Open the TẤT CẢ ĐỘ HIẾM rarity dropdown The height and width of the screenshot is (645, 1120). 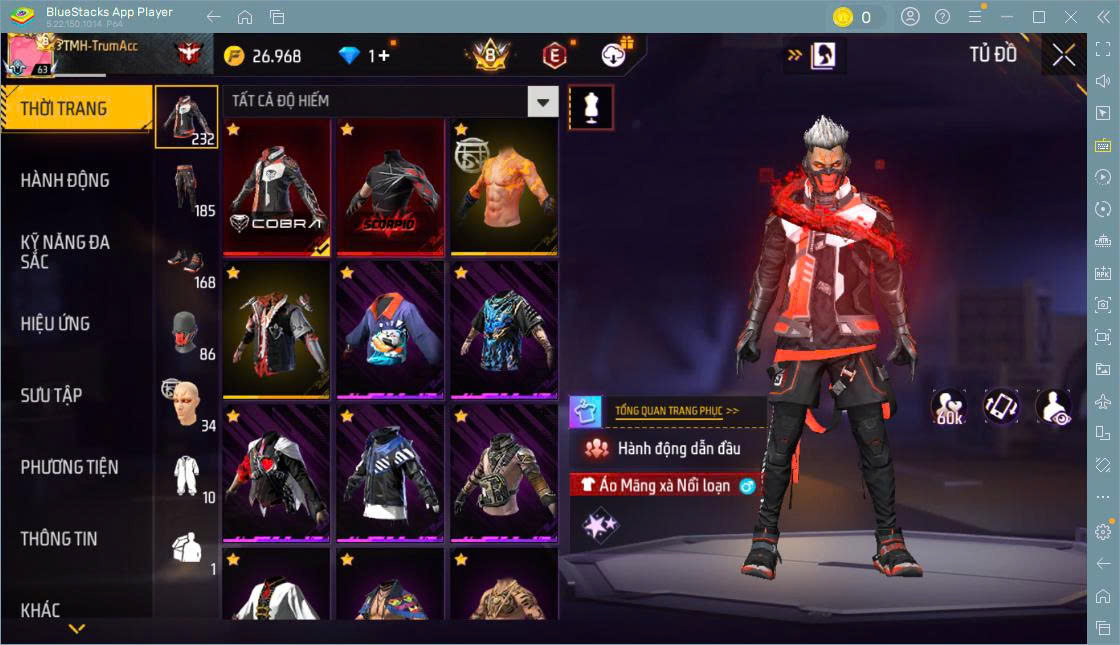[x=542, y=101]
